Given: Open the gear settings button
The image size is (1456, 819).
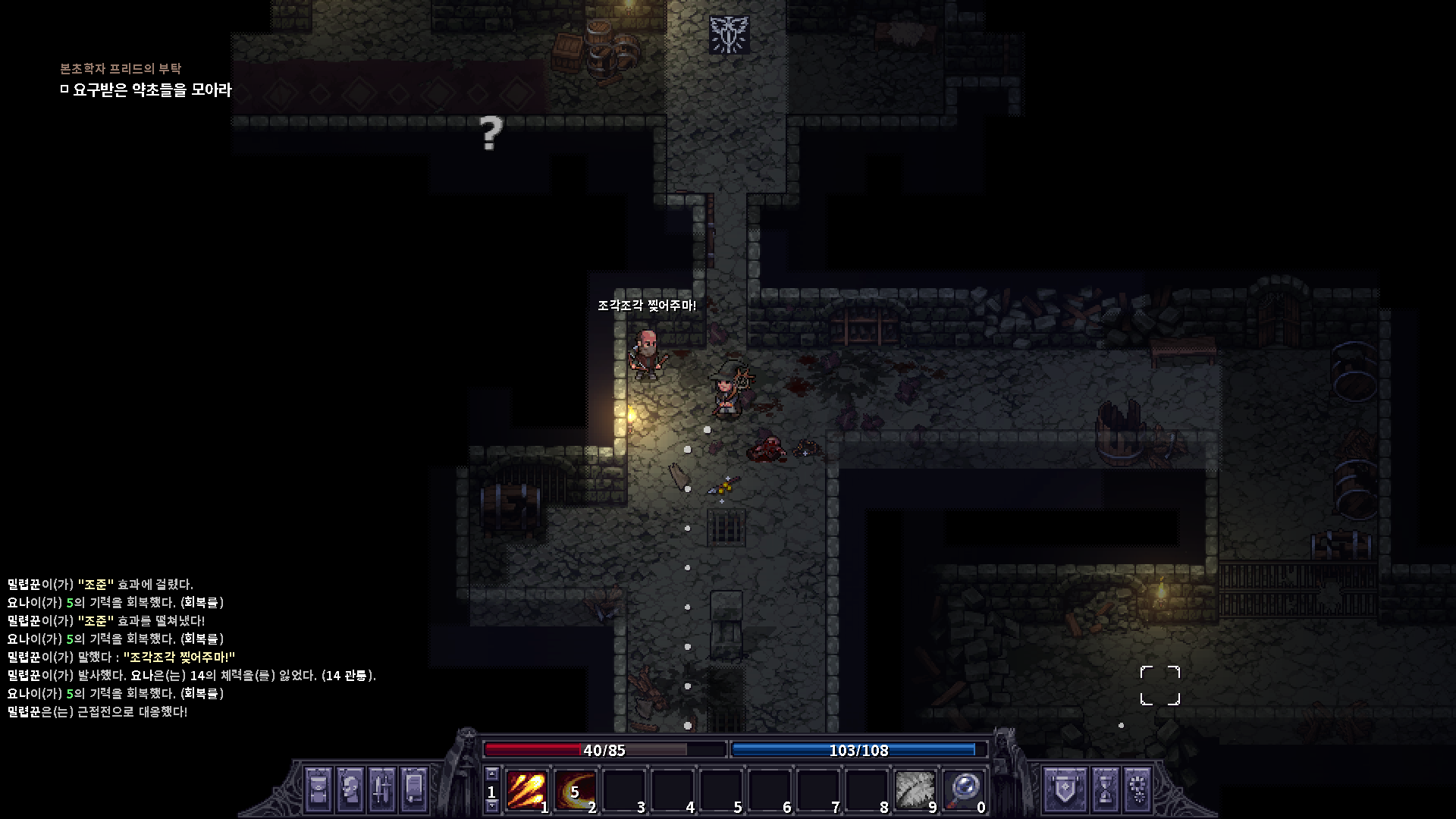Looking at the screenshot, I should (1137, 789).
